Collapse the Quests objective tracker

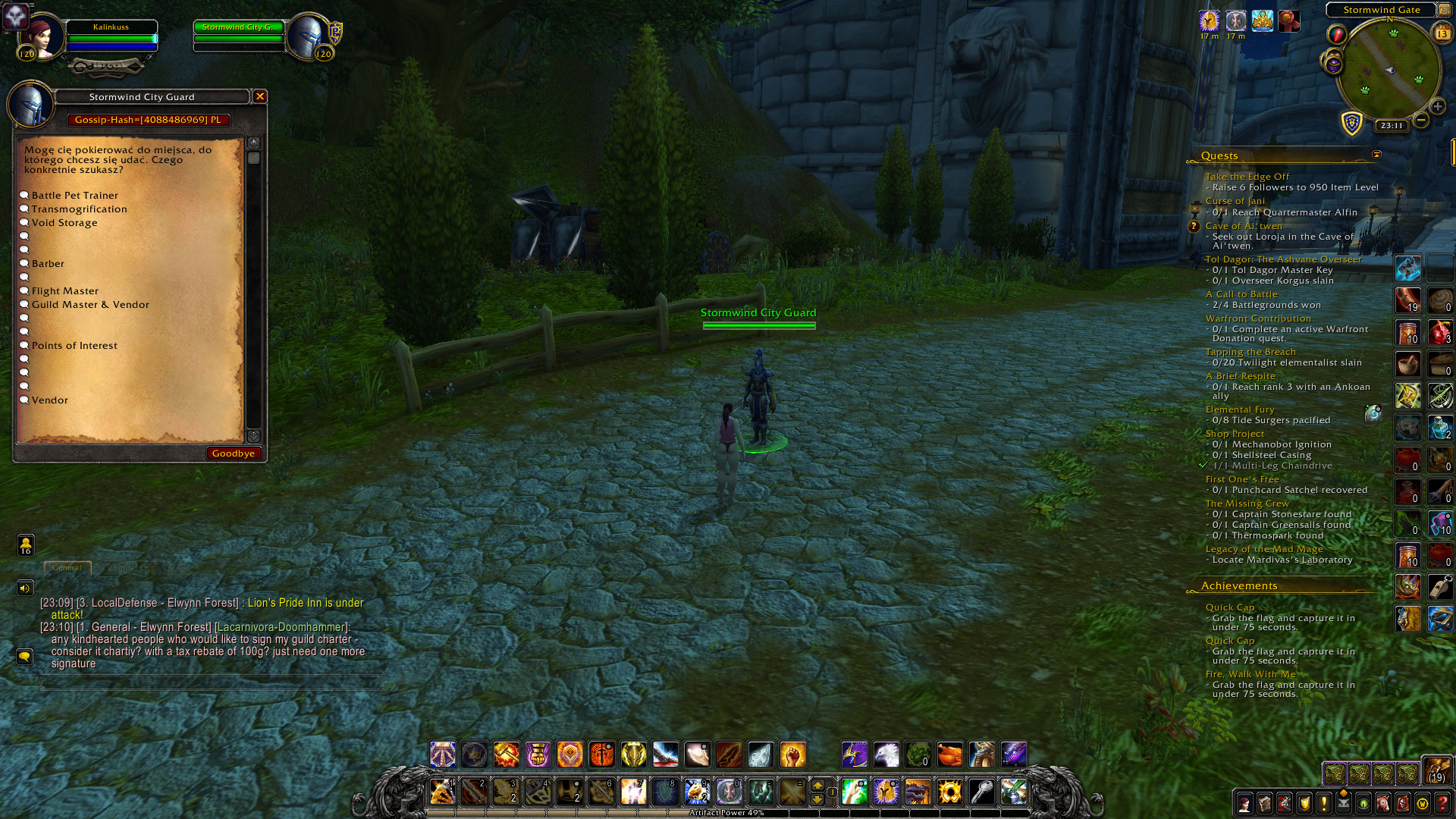[1376, 153]
